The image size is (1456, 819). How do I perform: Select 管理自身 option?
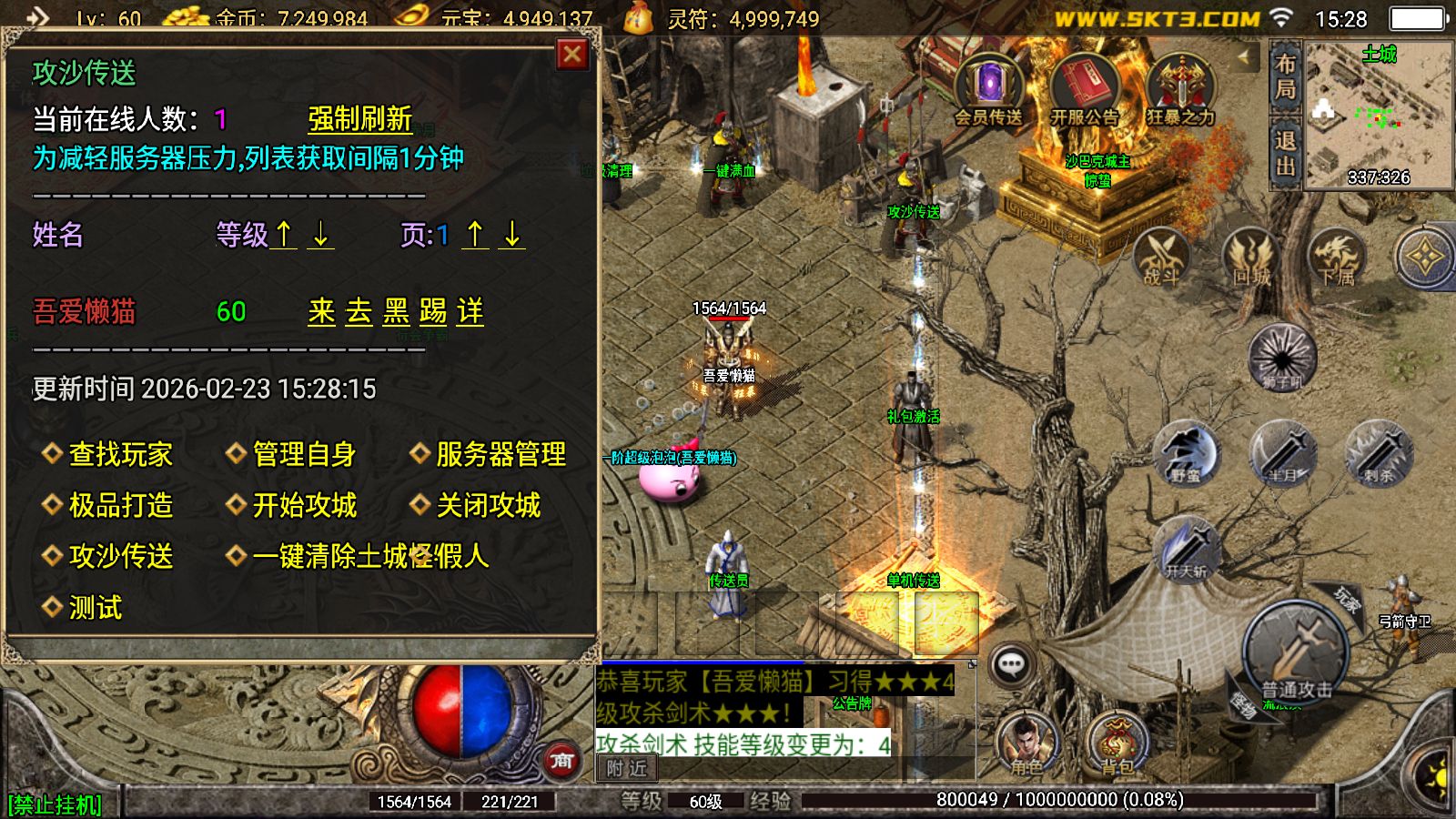tap(303, 454)
